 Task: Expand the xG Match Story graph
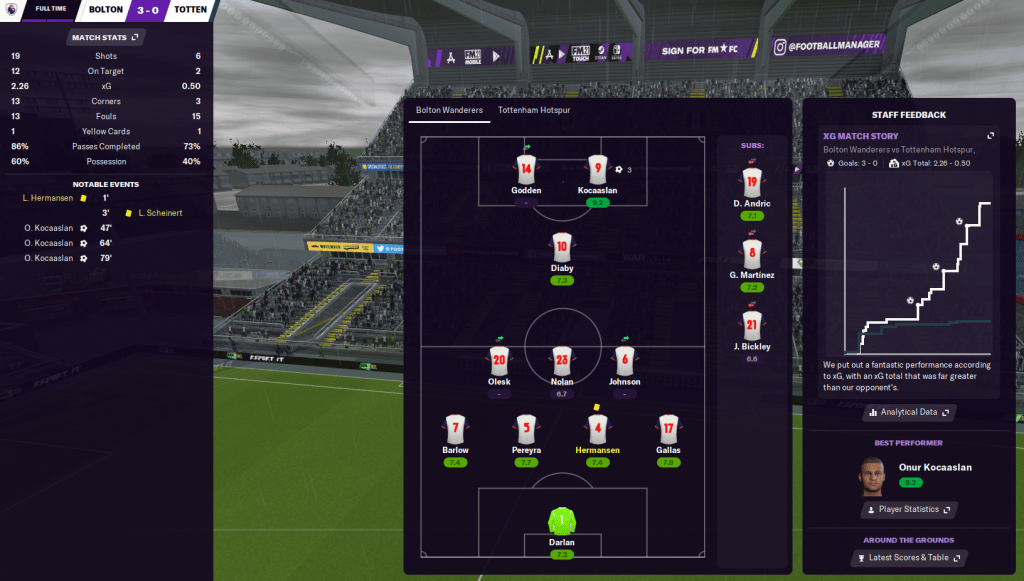pos(991,136)
